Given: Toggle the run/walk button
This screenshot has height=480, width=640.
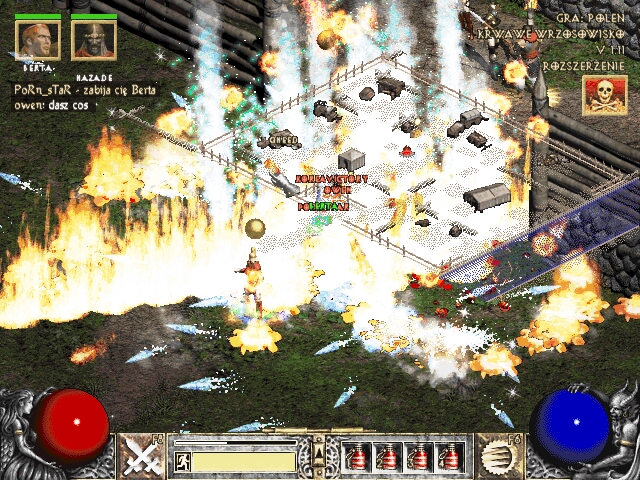Looking at the screenshot, I should pos(183,461).
